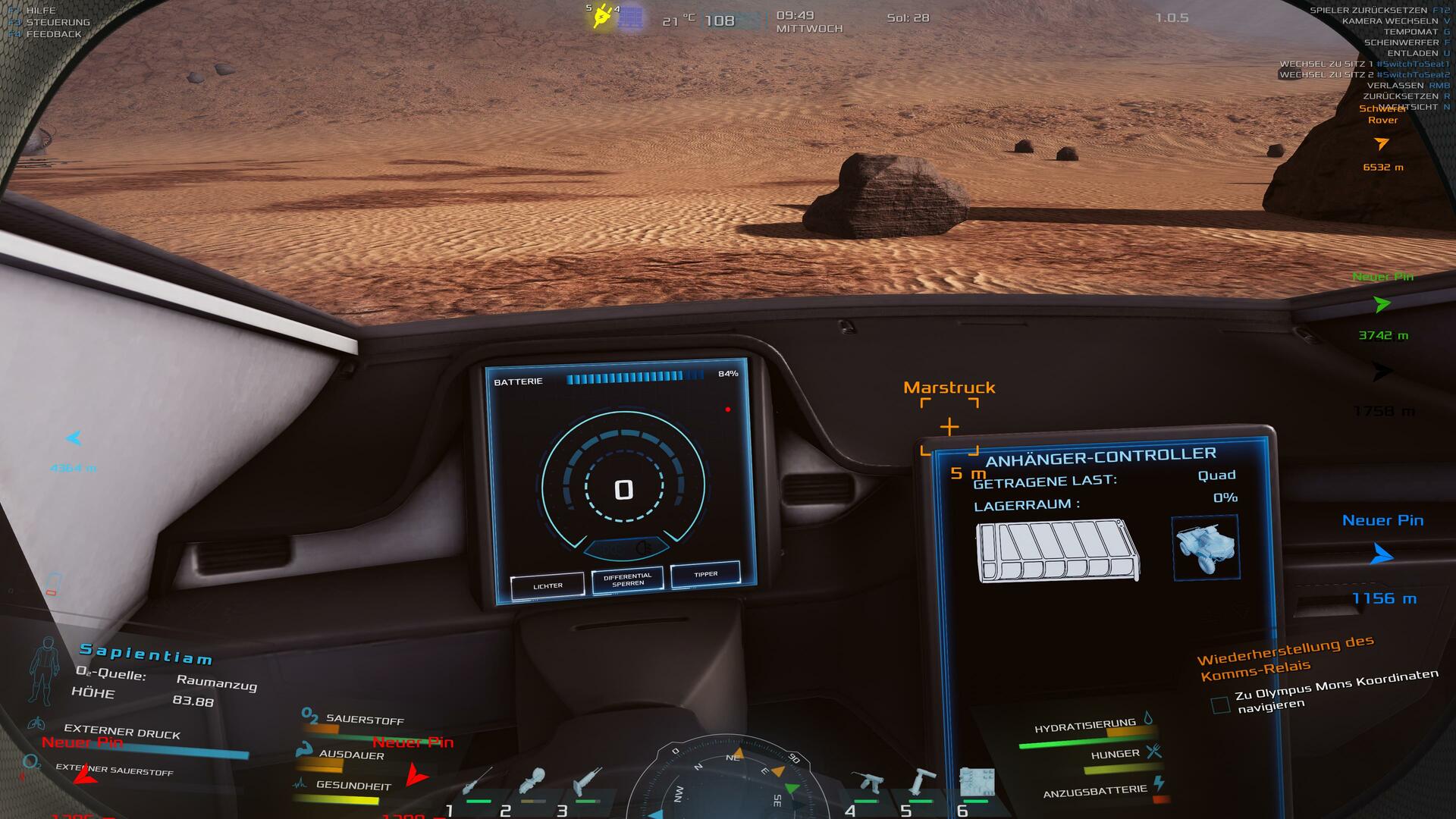Choose hotbar slot 3 tool
This screenshot has width=1456, height=819.
588,781
